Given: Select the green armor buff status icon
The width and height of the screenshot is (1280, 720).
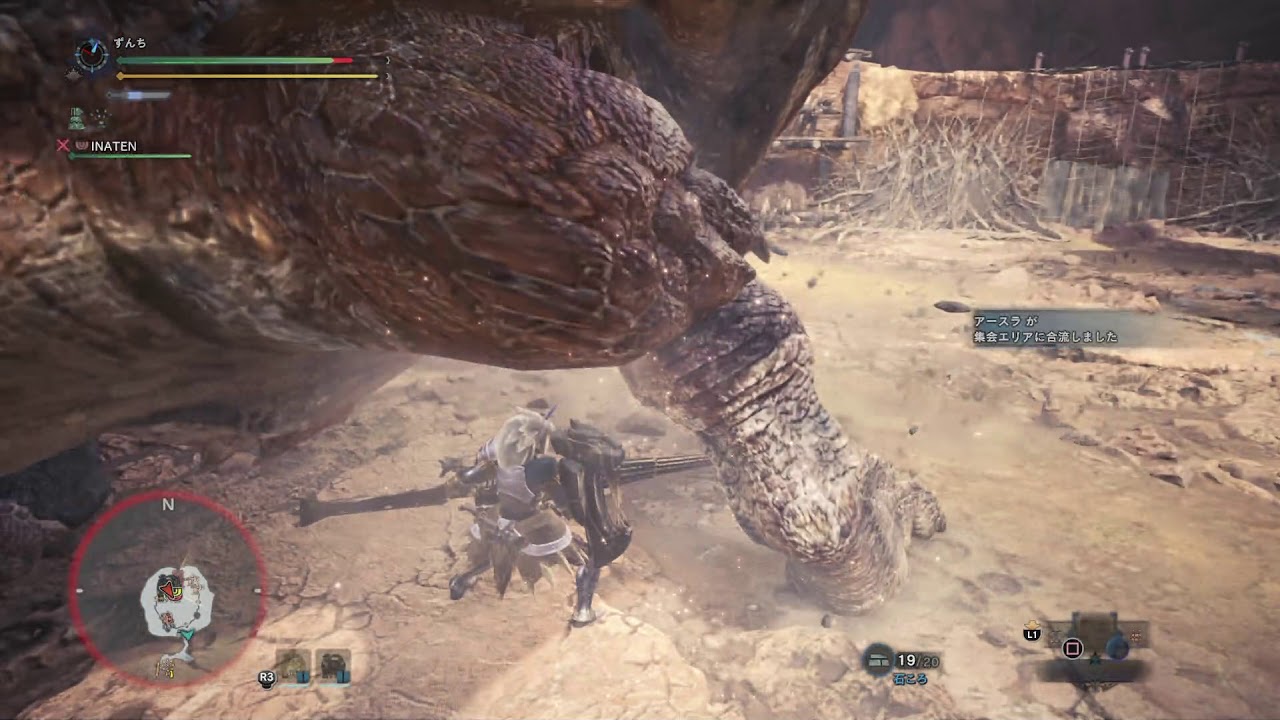Looking at the screenshot, I should (77, 118).
